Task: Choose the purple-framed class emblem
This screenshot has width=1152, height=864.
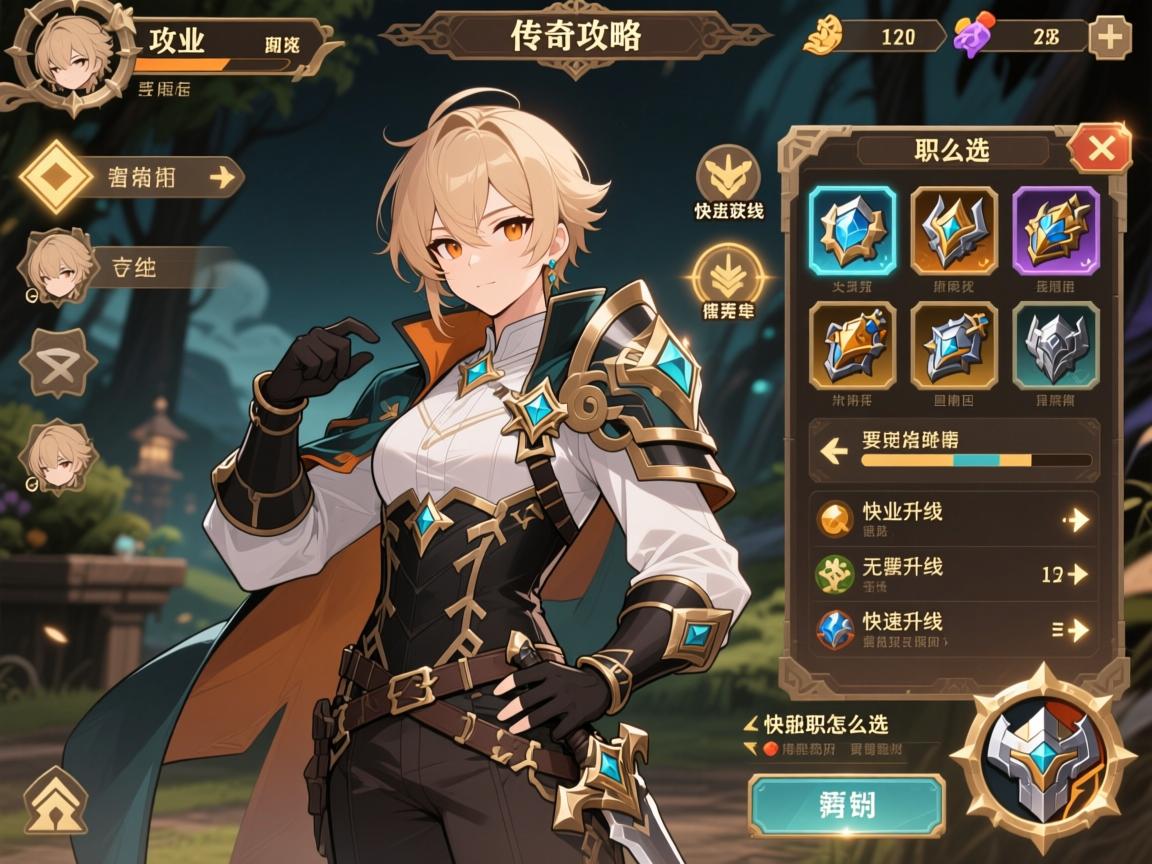Action: pyautogui.click(x=1055, y=230)
